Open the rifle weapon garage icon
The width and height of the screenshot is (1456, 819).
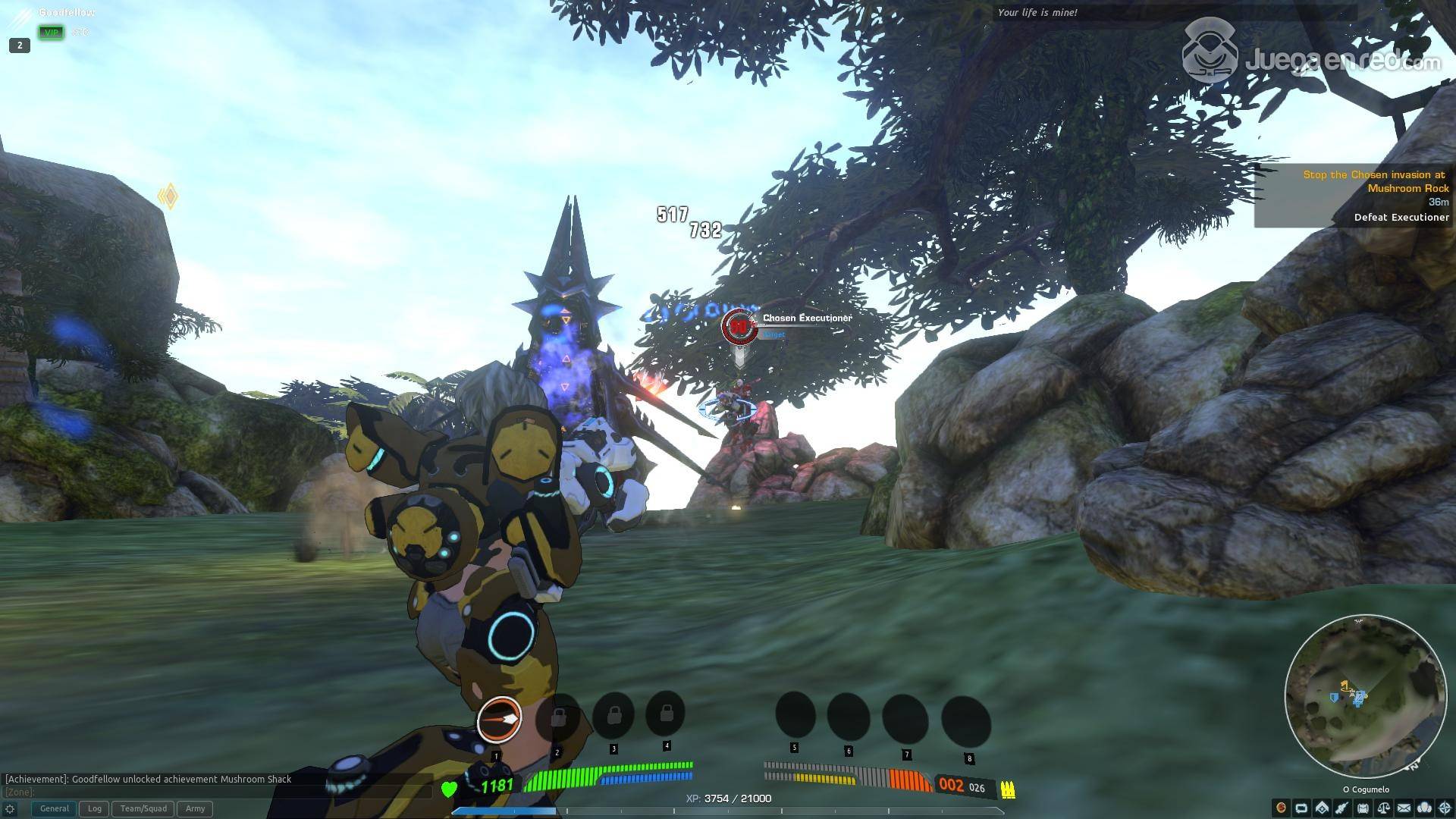point(1342,808)
